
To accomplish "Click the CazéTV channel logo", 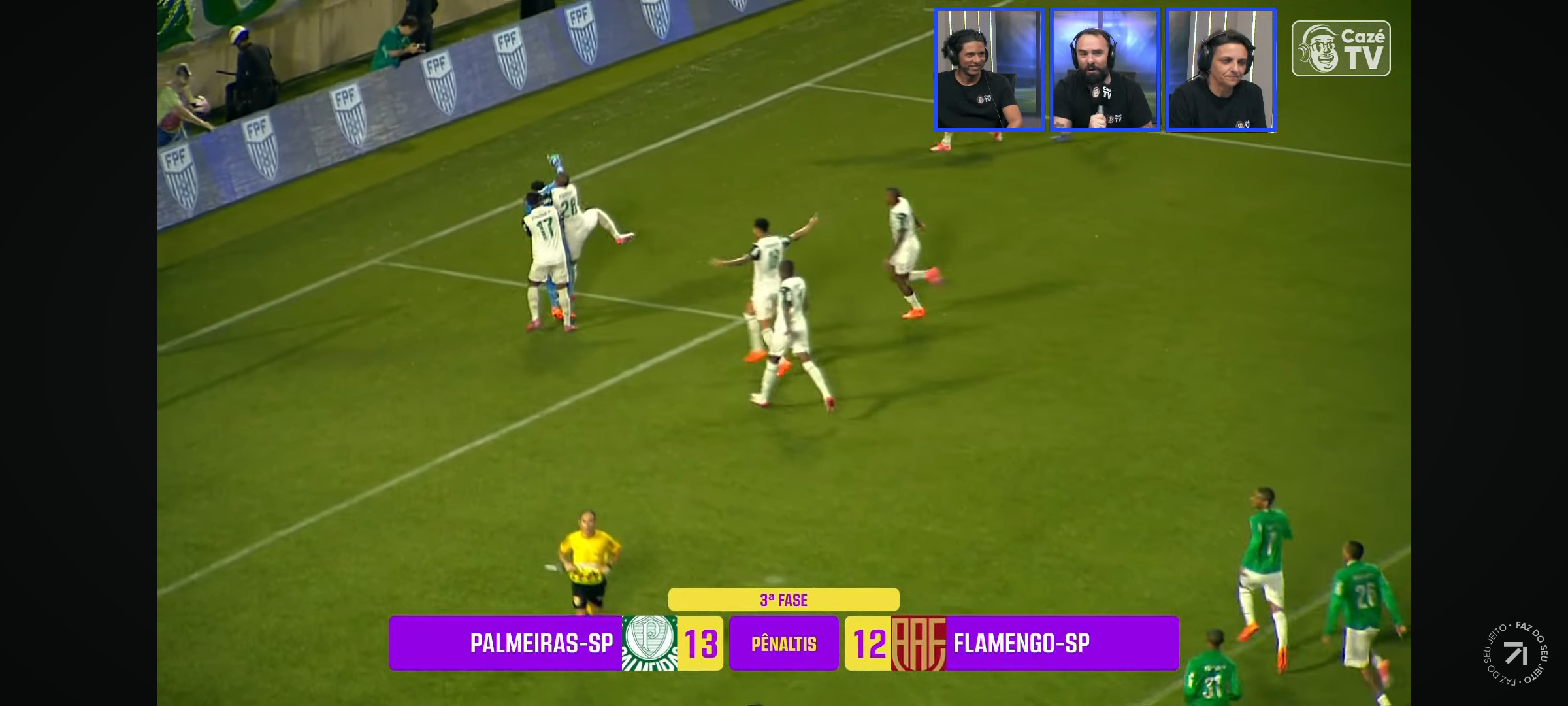I will tap(1341, 48).
